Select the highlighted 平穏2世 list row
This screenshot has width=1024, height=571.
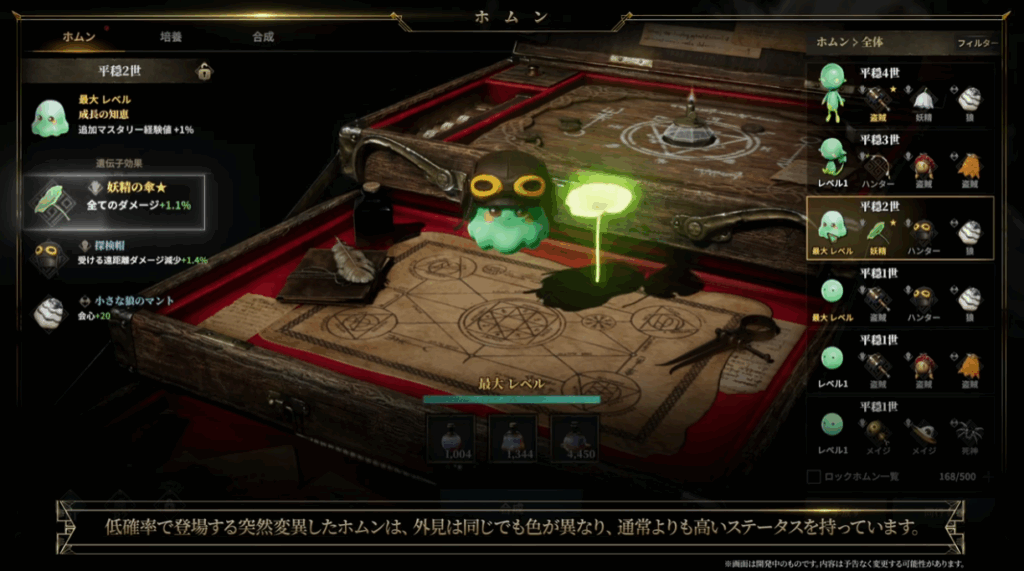click(902, 227)
